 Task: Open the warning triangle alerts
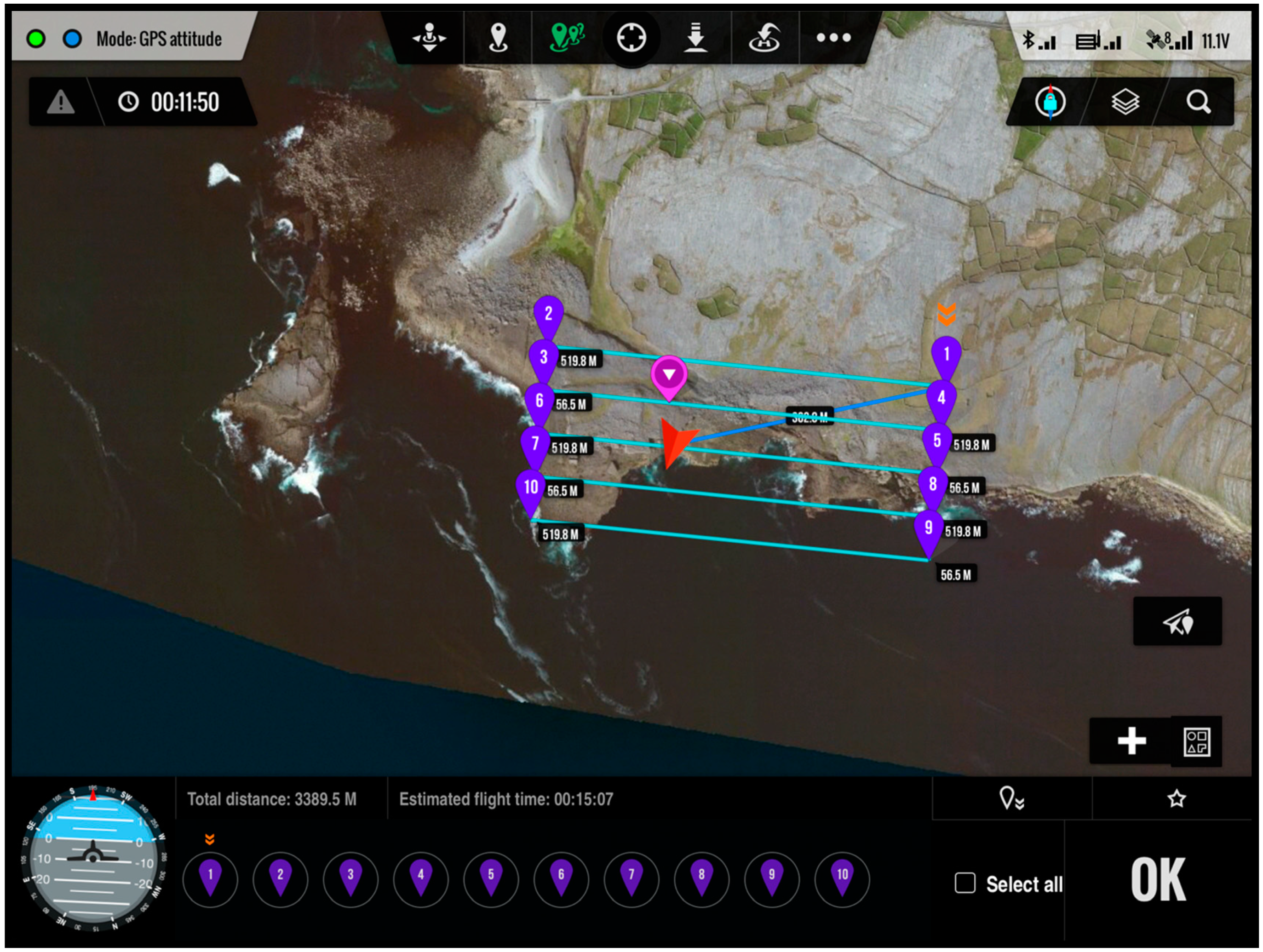(x=61, y=102)
